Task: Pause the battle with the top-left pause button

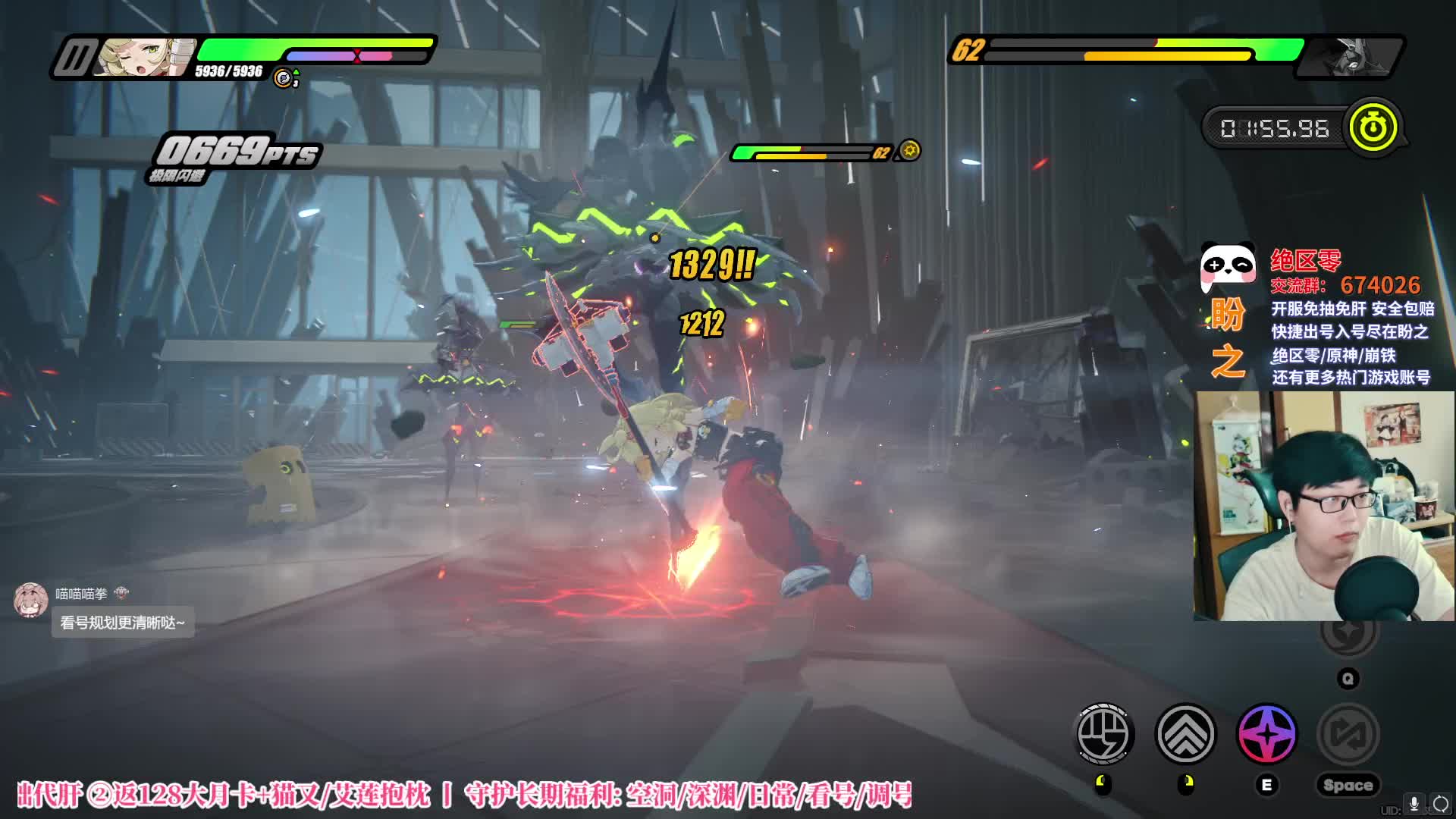Action: (x=74, y=58)
